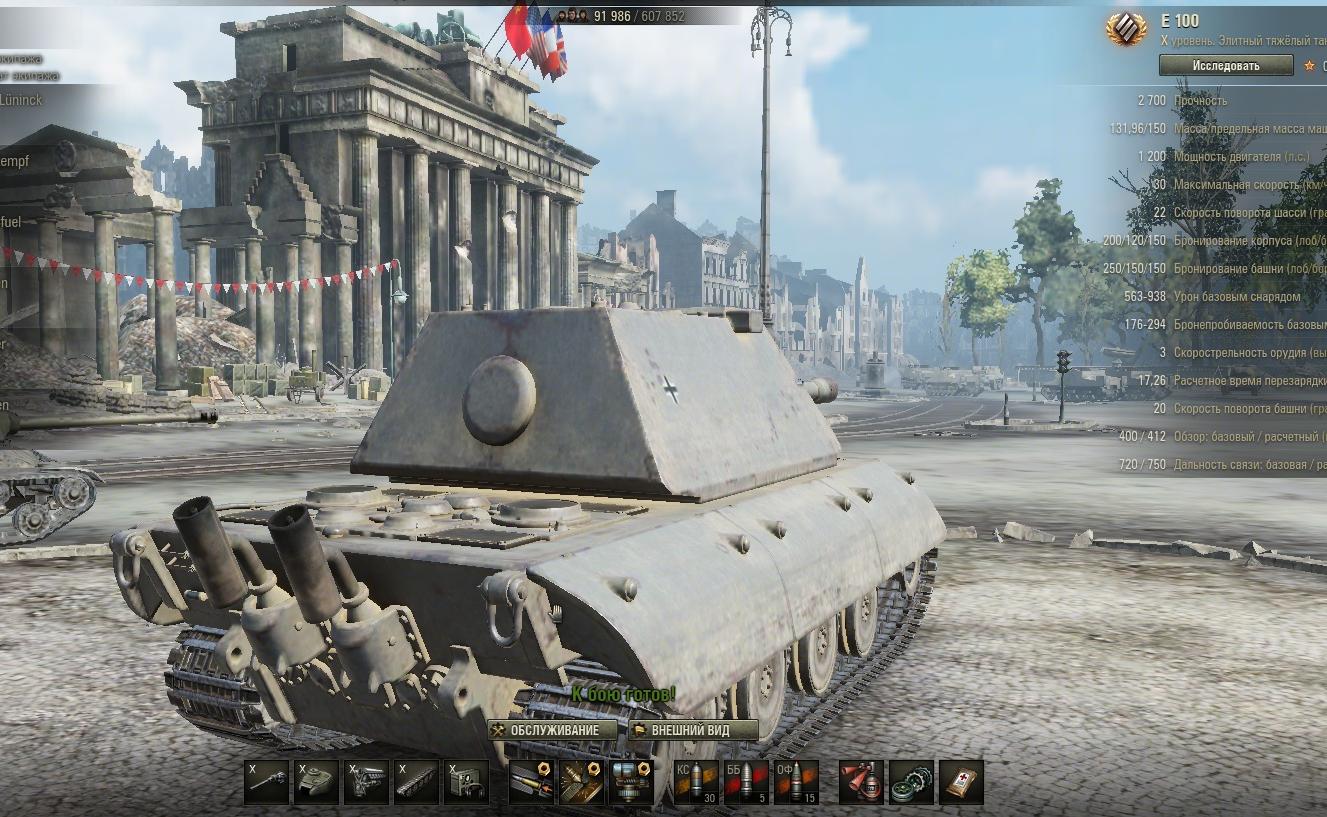
Task: Open the gun laying drive equipment slot
Action: (631, 782)
